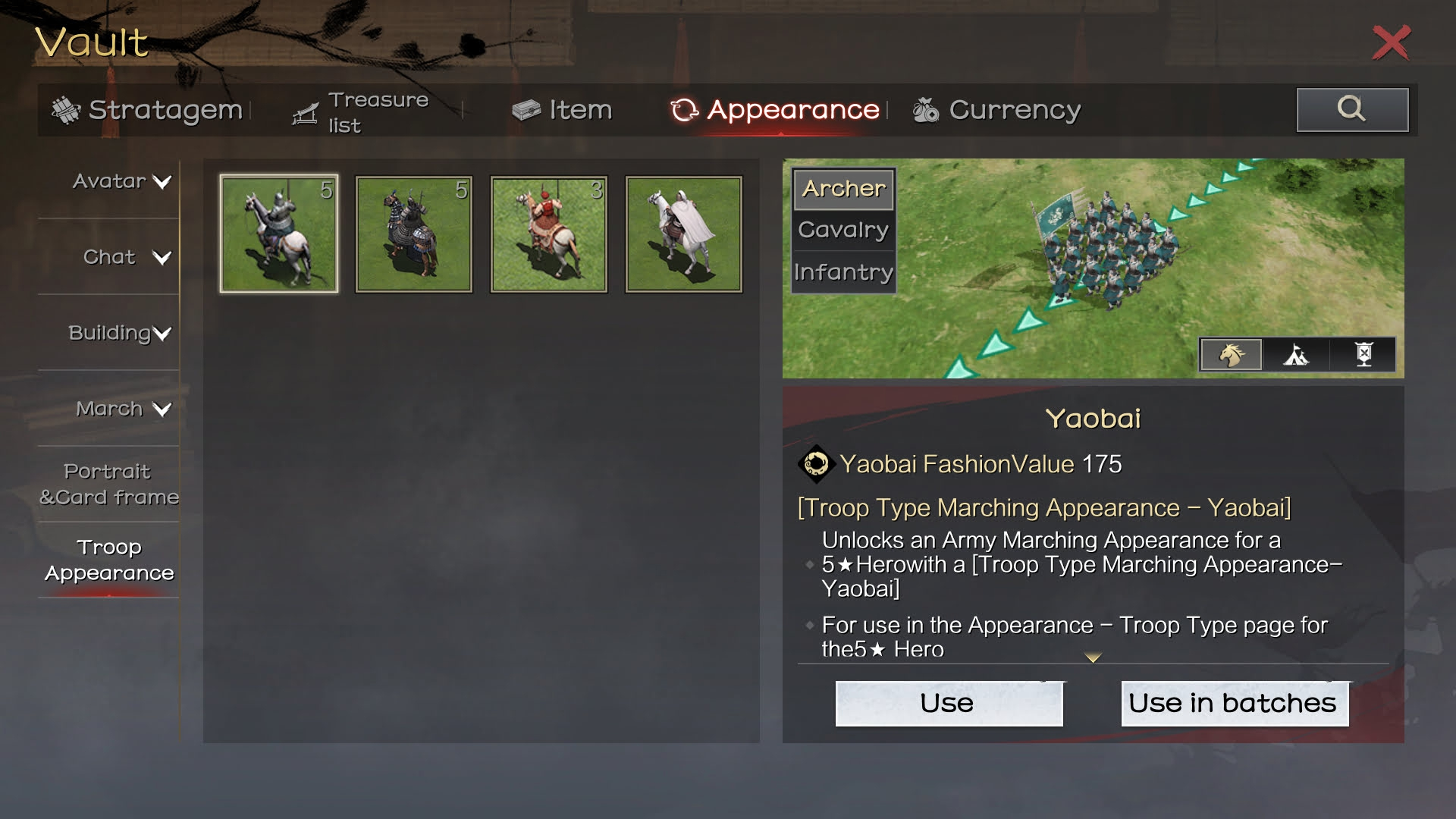This screenshot has height=819, width=1456.
Task: Select the Currency tab
Action: tap(997, 111)
